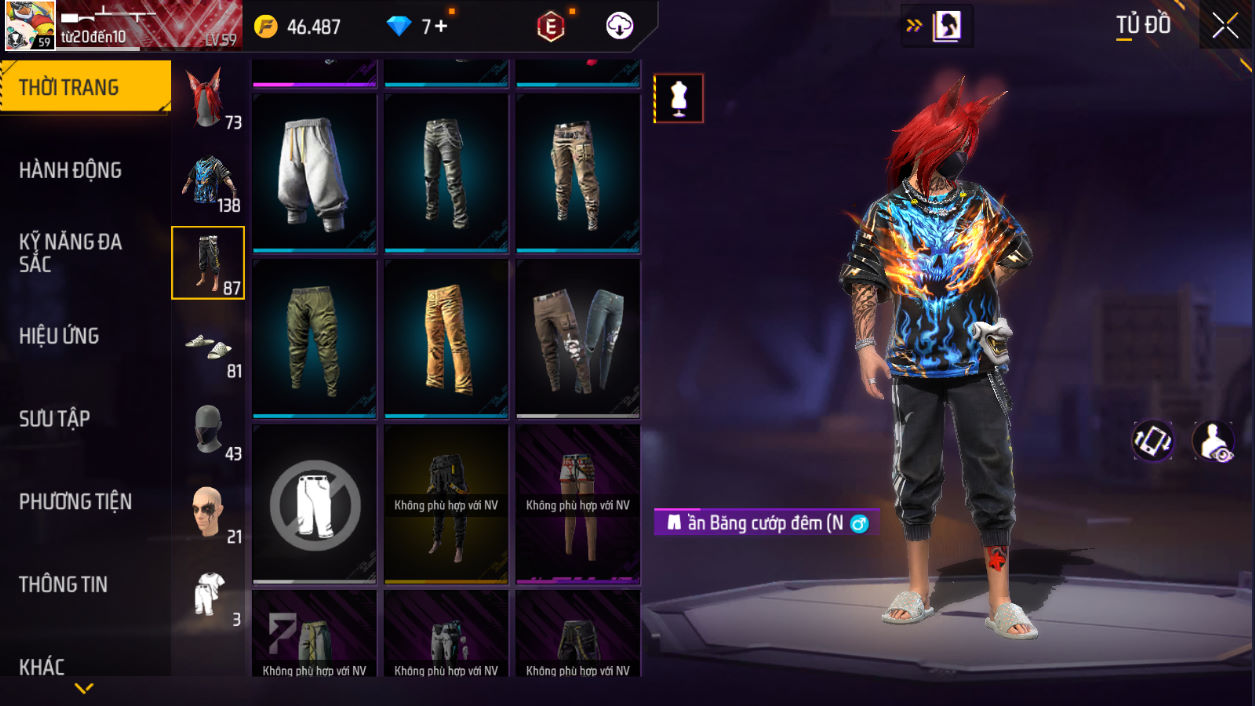Open the white outfit set category
The height and width of the screenshot is (706, 1255).
208,595
